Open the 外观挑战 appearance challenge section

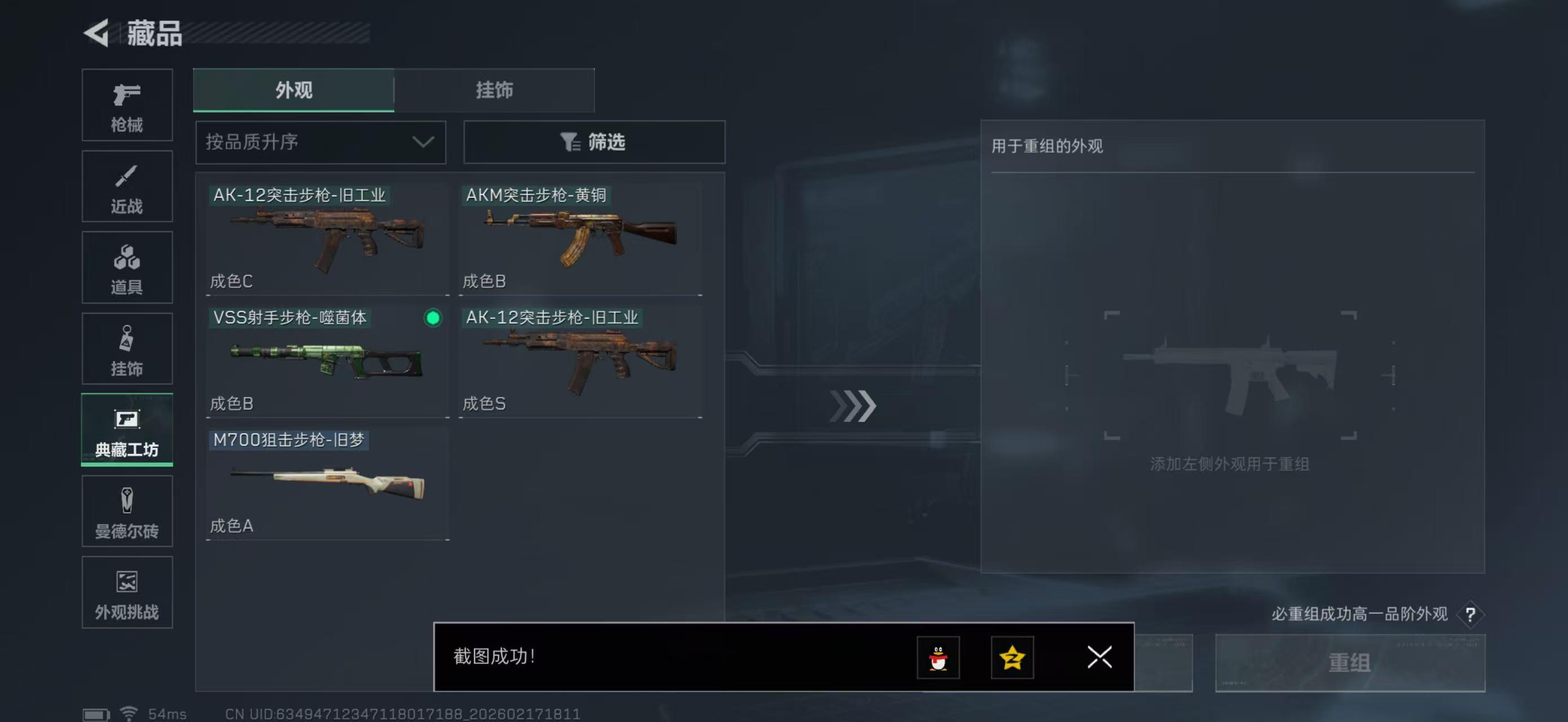coord(127,592)
